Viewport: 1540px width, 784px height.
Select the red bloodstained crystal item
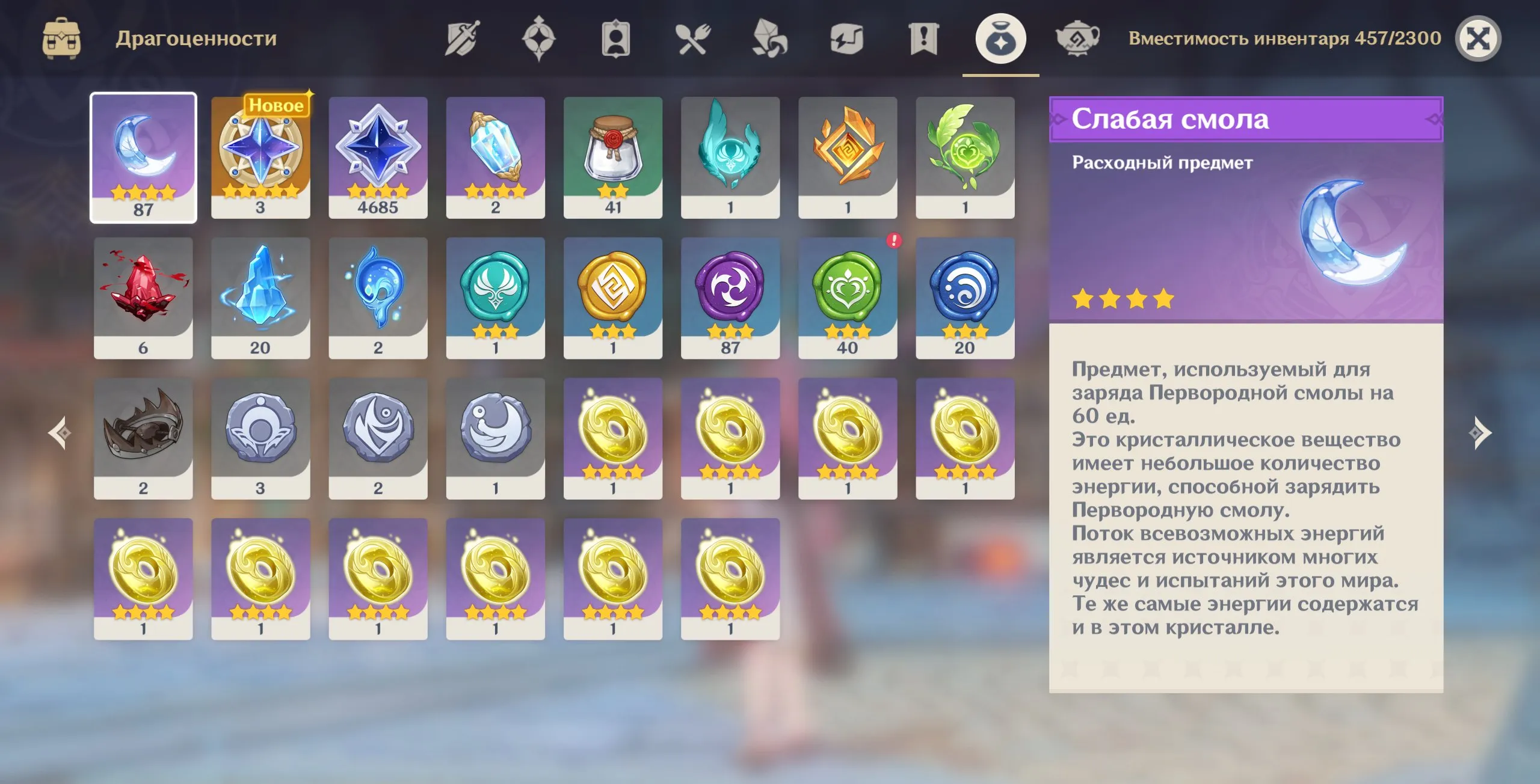143,298
